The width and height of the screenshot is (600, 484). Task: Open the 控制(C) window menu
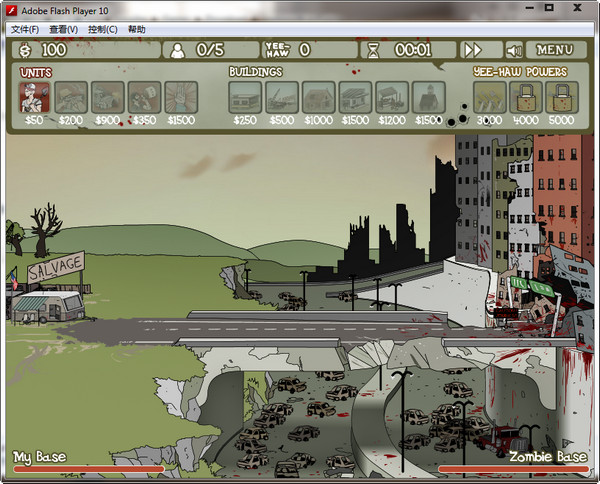coord(102,29)
